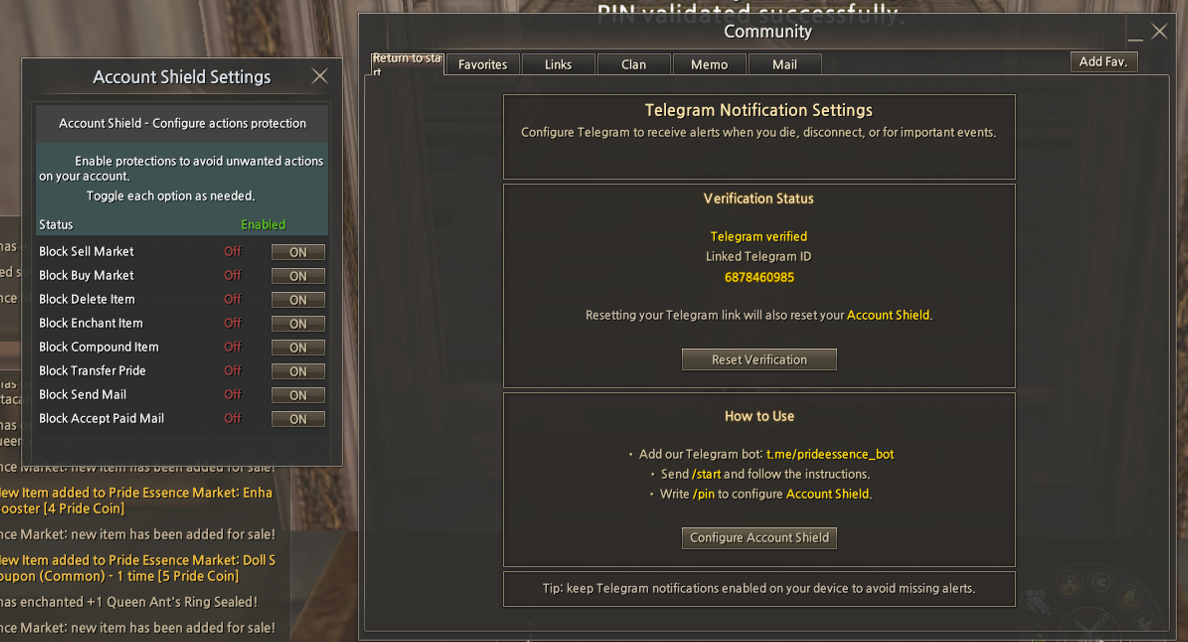Screen dimensions: 1188x642
Task: Open the Links tab
Action: [558, 64]
